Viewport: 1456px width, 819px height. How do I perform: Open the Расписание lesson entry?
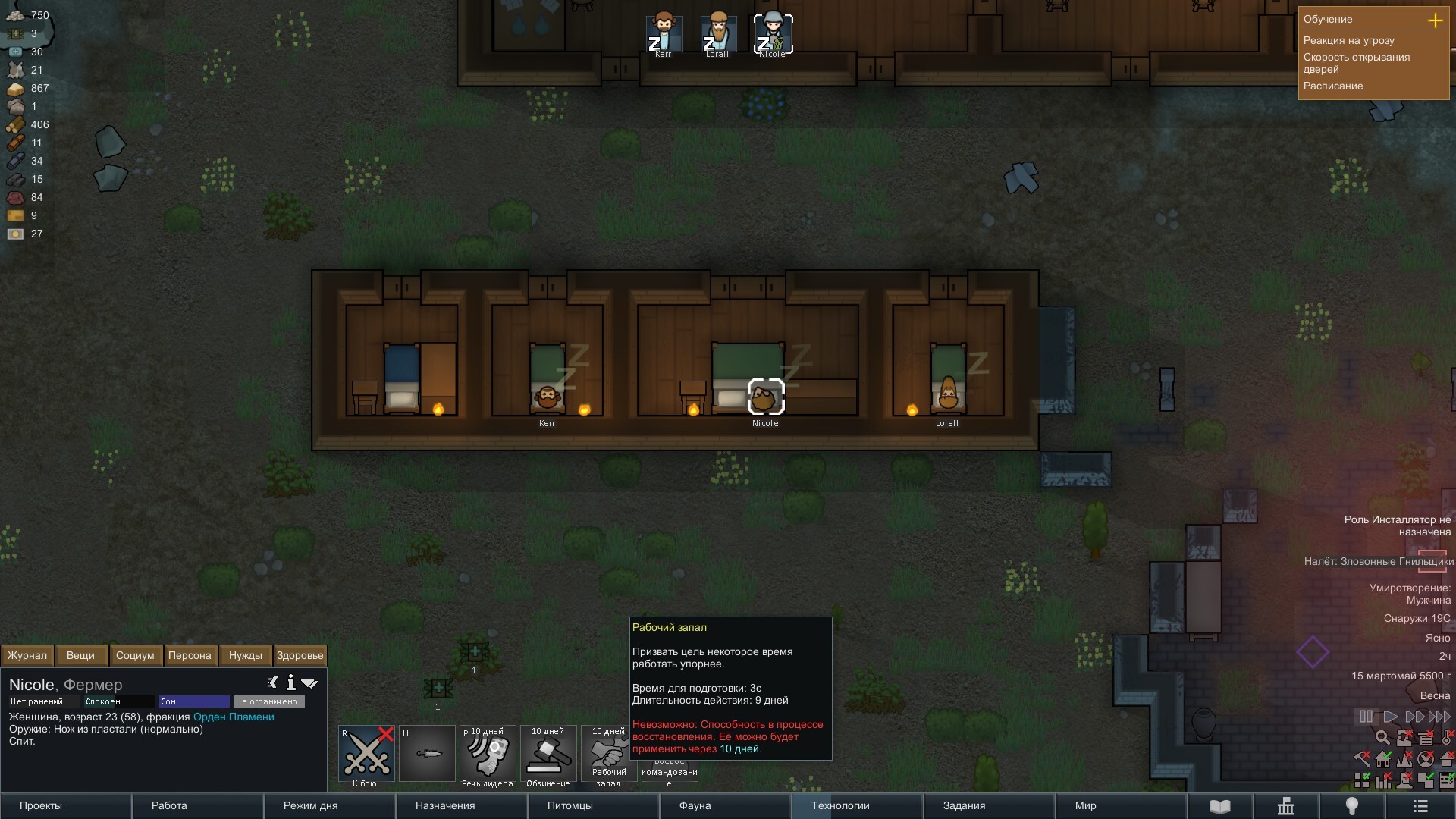point(1332,86)
